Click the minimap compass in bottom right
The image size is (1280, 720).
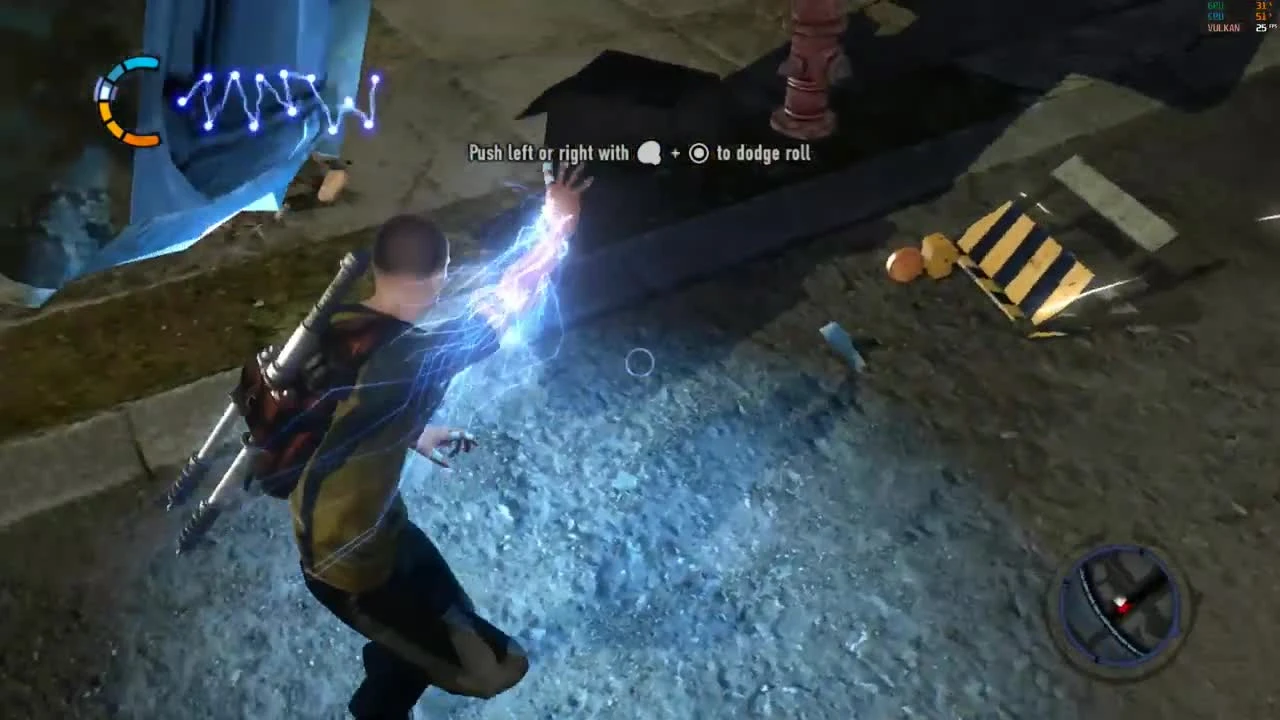click(1118, 600)
